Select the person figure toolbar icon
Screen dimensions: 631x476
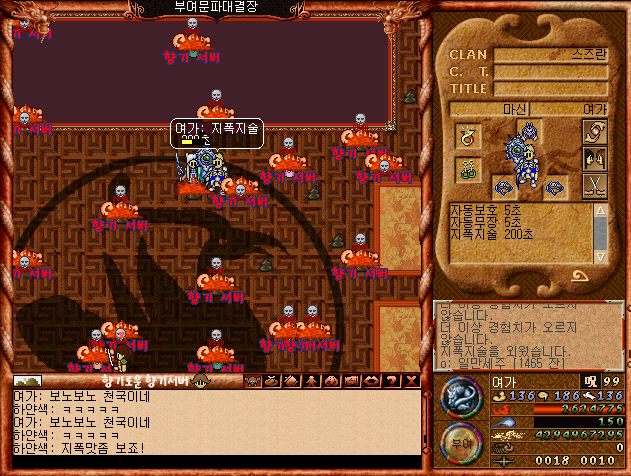pyautogui.click(x=308, y=381)
